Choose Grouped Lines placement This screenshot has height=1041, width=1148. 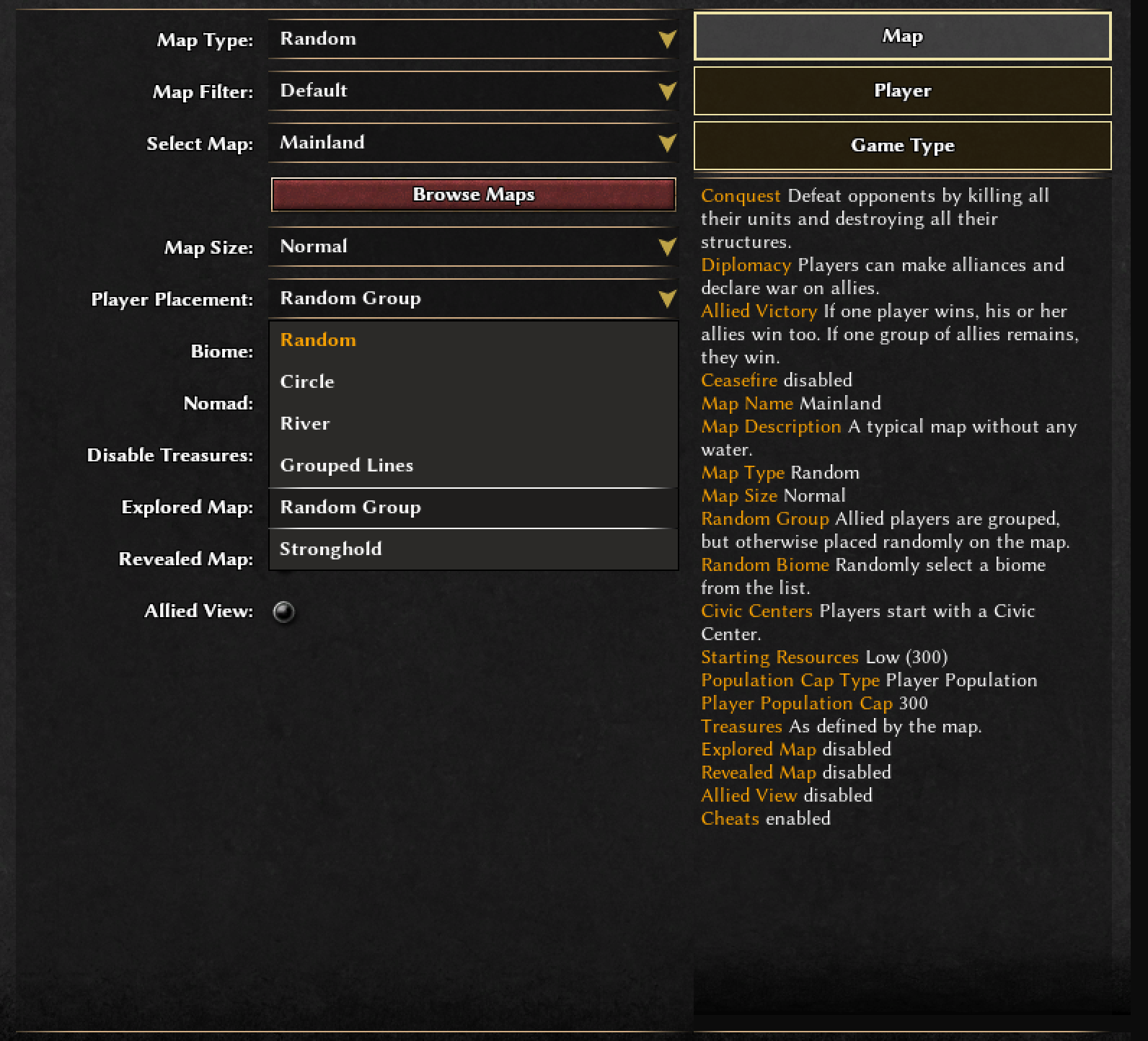coord(472,466)
